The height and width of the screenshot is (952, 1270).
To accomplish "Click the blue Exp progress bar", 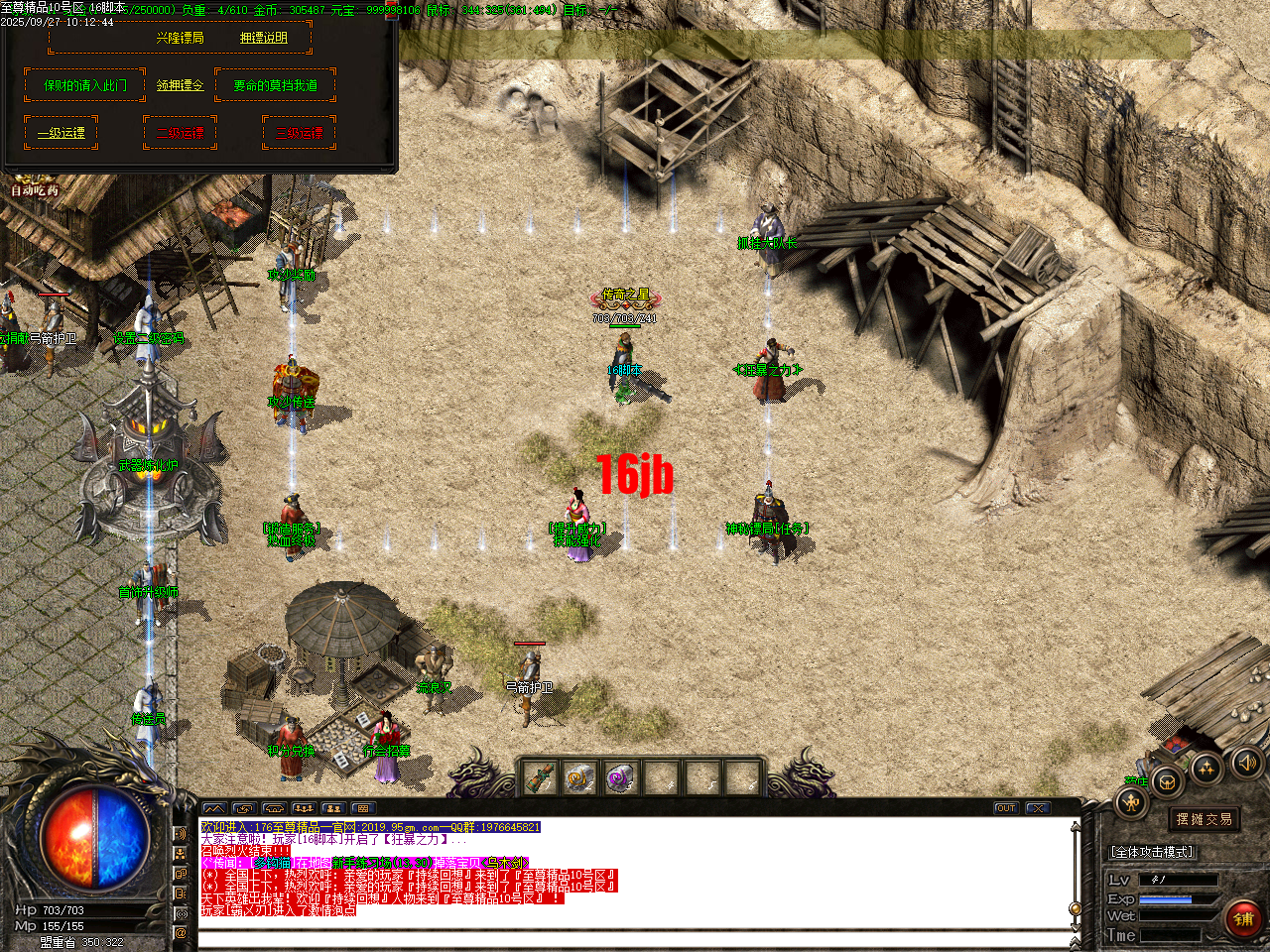I will point(1166,899).
